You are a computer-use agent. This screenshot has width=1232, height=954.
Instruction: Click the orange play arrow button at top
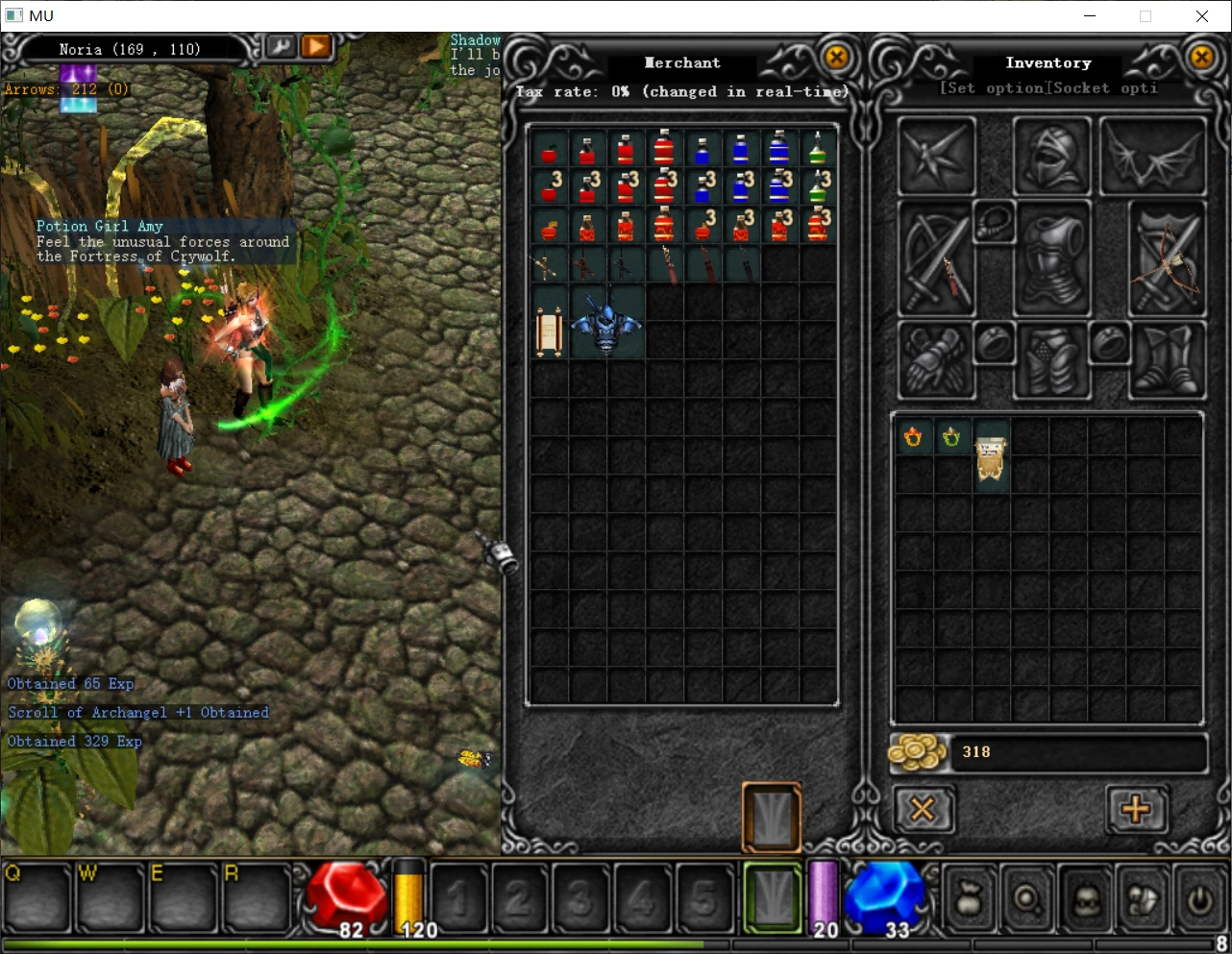tap(315, 46)
